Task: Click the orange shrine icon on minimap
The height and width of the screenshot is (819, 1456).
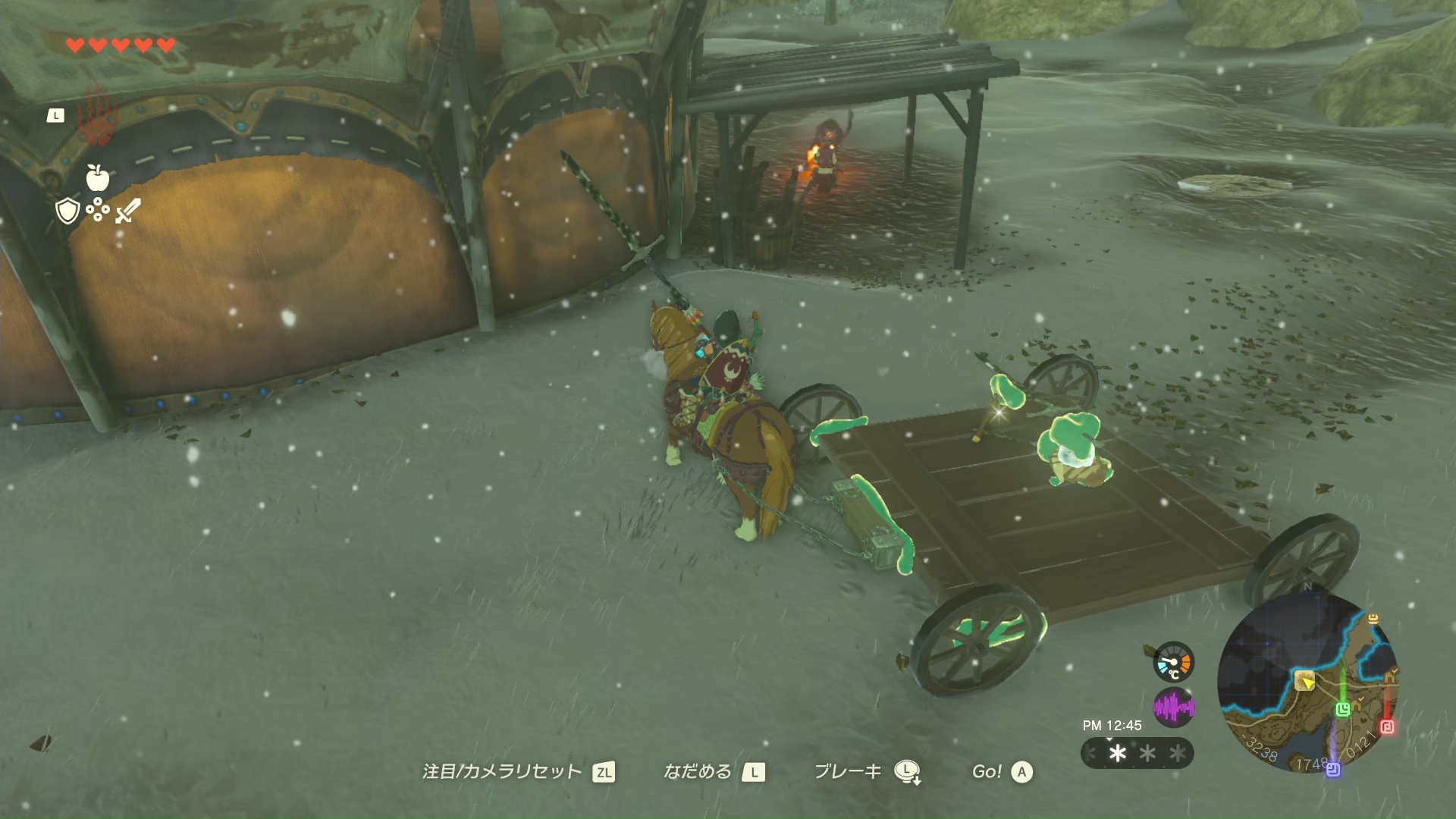Action: coord(1373,619)
